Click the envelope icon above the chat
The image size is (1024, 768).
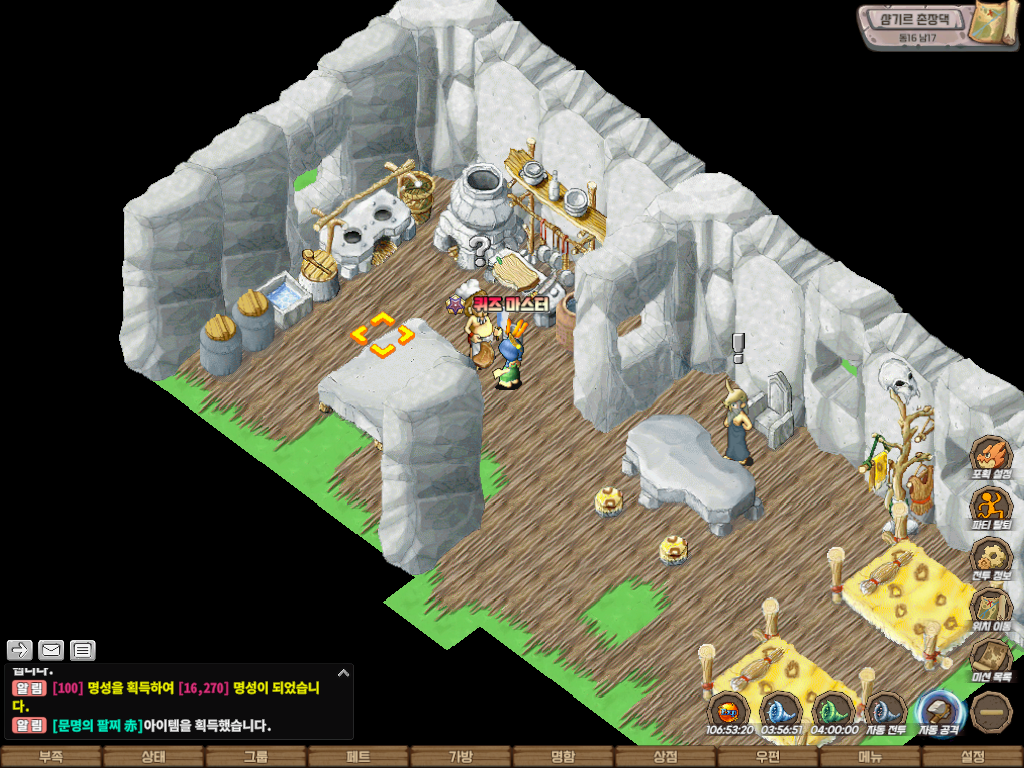(51, 650)
